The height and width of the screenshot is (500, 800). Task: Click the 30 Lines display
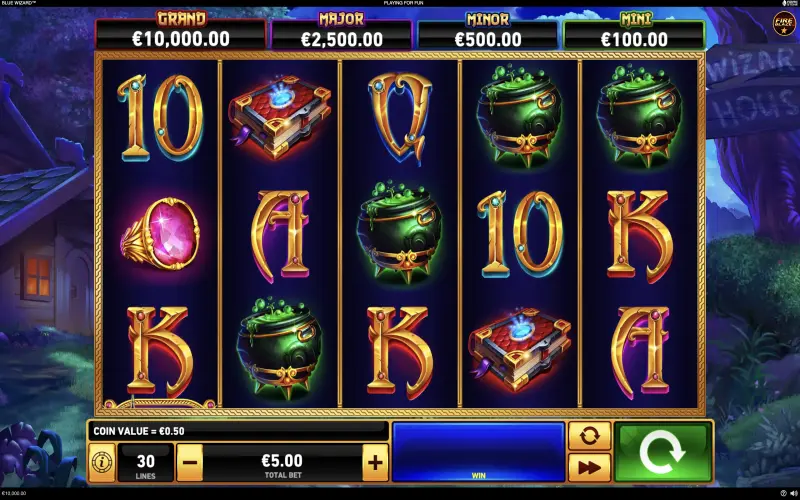145,462
